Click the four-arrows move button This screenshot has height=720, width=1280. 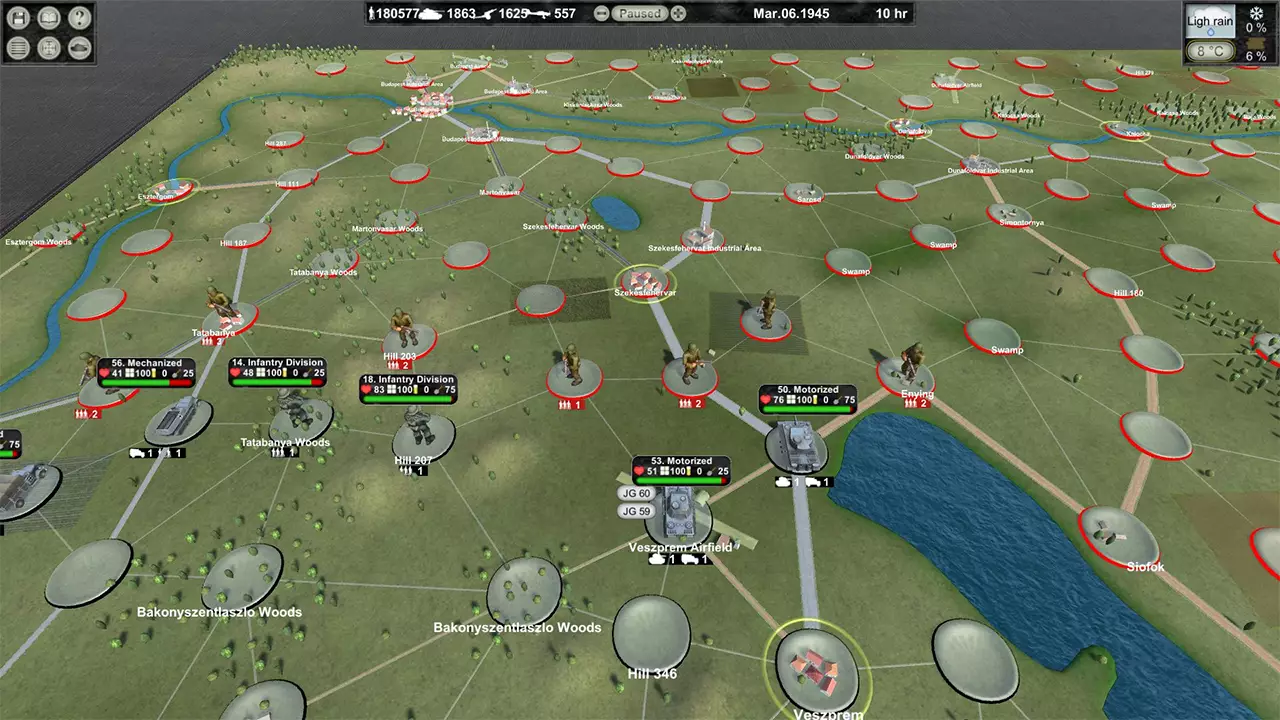pos(49,46)
